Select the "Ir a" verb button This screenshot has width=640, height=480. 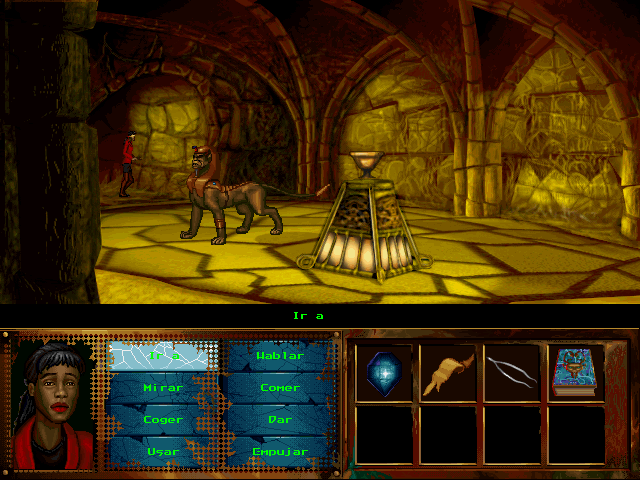(x=163, y=355)
